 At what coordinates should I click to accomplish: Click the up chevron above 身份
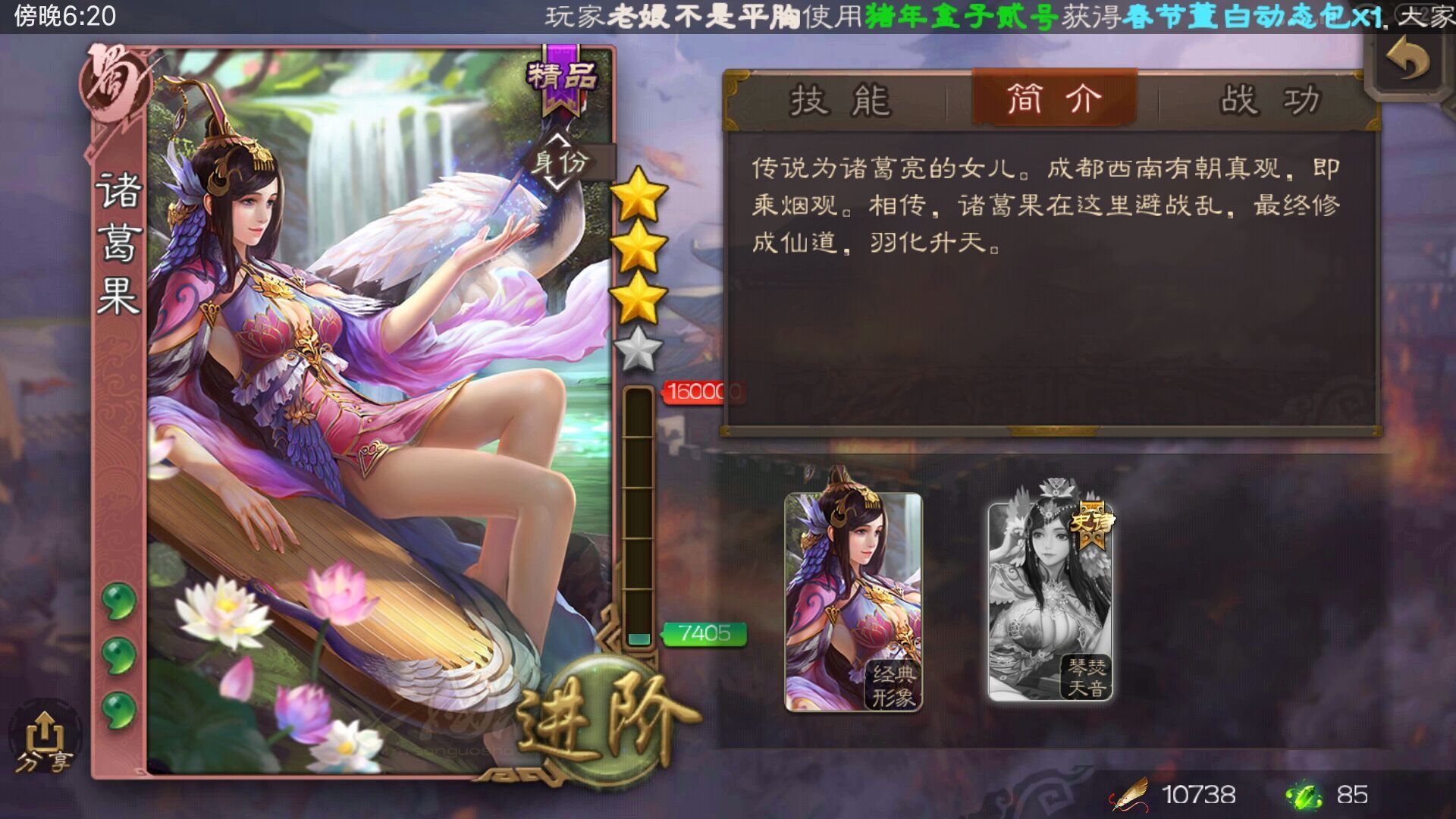click(x=557, y=138)
